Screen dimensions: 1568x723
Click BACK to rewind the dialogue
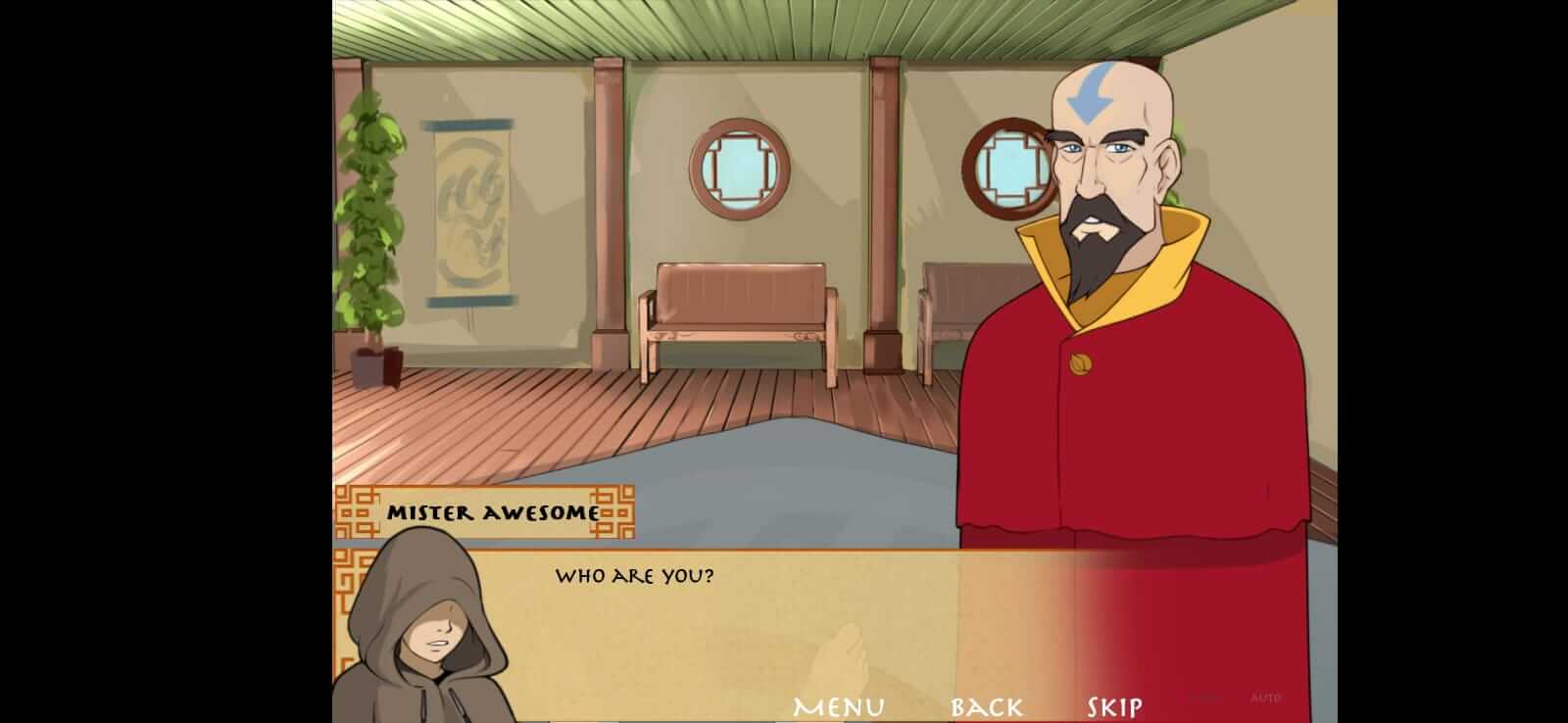coord(986,704)
